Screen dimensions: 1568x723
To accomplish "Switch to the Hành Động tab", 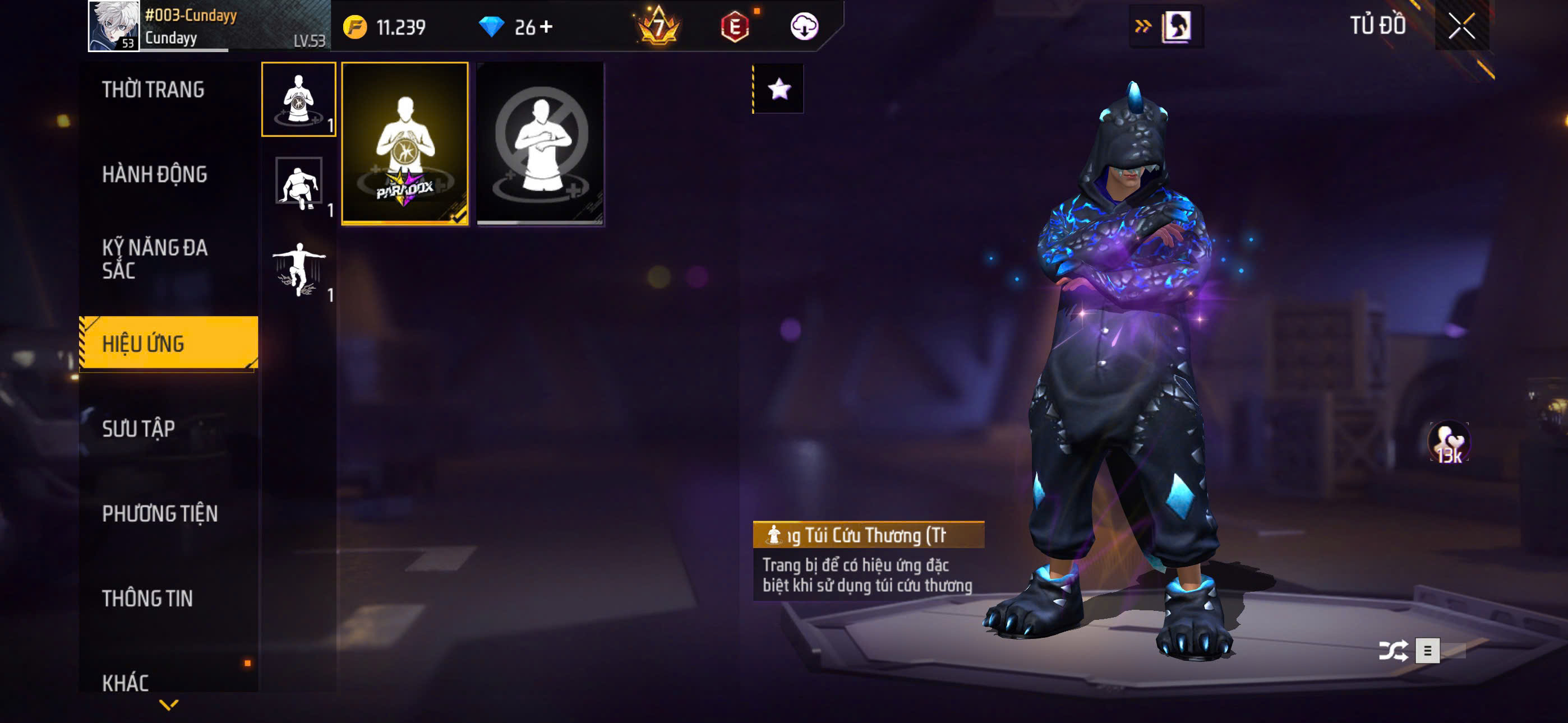I will (155, 175).
